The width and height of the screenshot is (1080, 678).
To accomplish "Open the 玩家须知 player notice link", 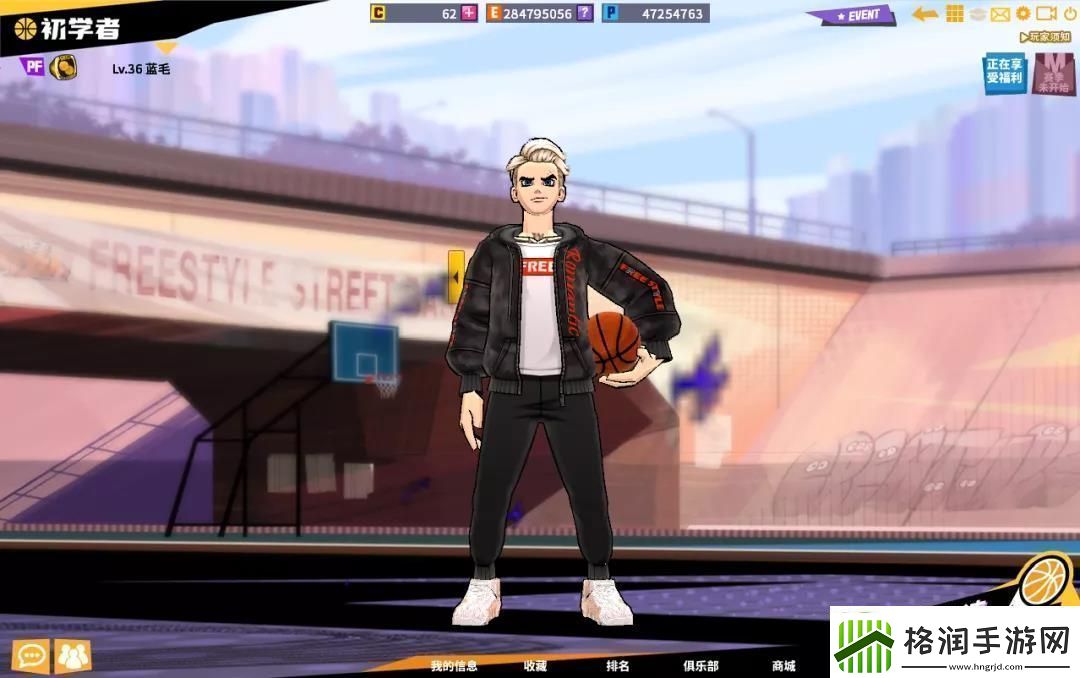I will tap(1047, 37).
